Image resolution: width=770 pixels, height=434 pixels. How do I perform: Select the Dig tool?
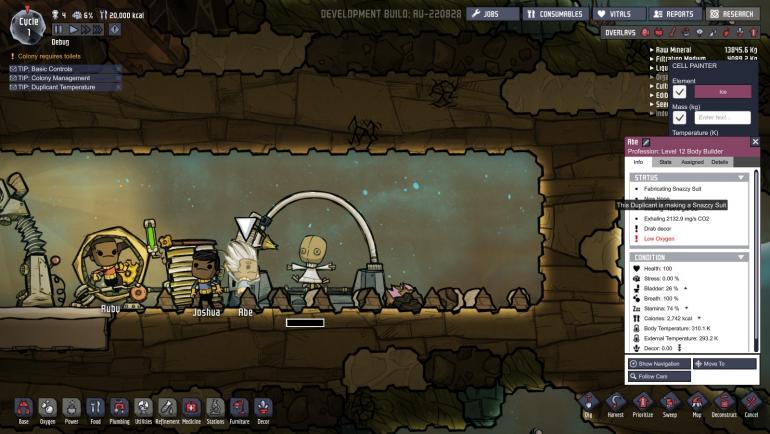(x=587, y=403)
